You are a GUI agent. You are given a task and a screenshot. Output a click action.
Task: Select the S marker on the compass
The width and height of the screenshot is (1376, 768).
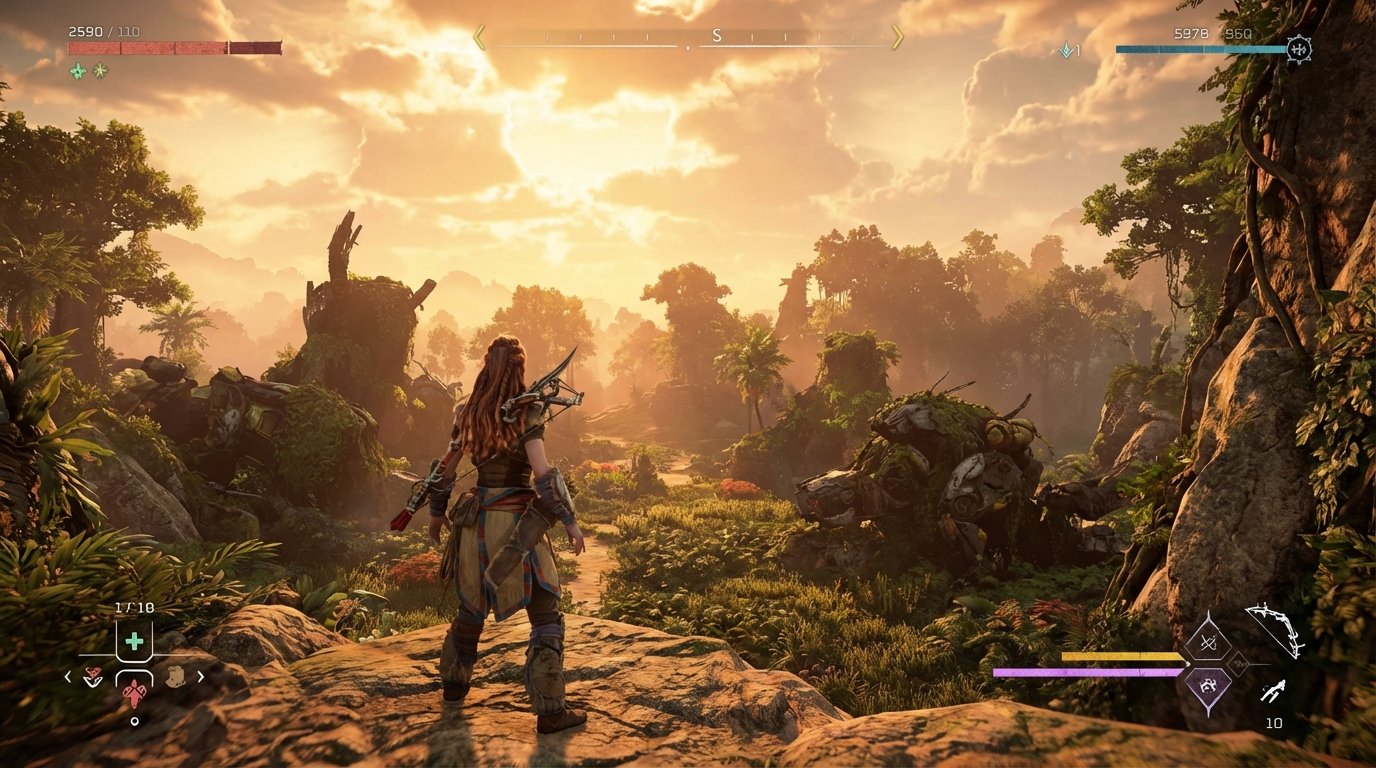[716, 33]
